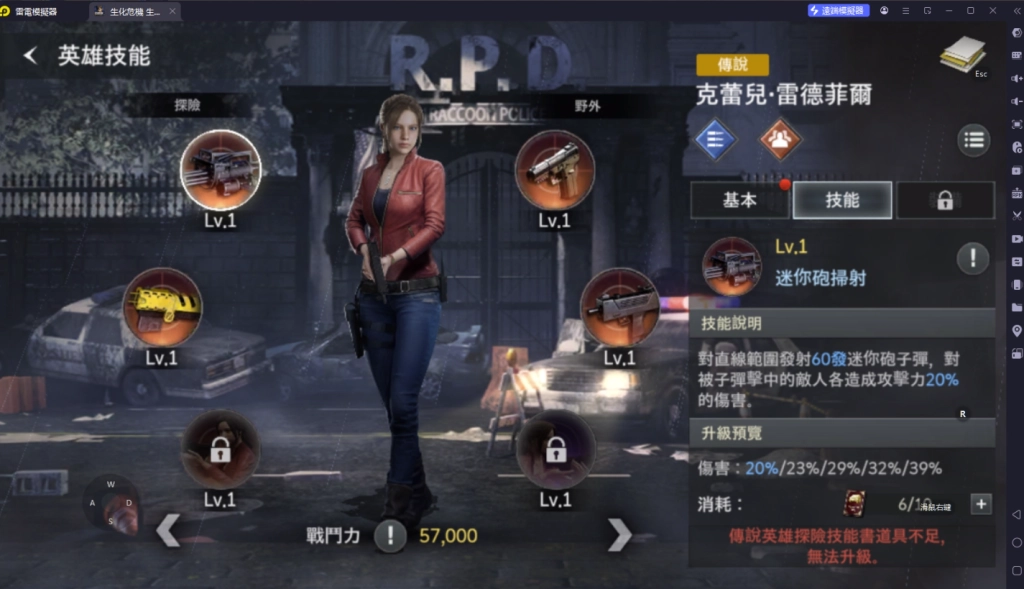Screen dimensions: 1024x589
Task: Show next hero with right arrow
Action: (x=620, y=535)
